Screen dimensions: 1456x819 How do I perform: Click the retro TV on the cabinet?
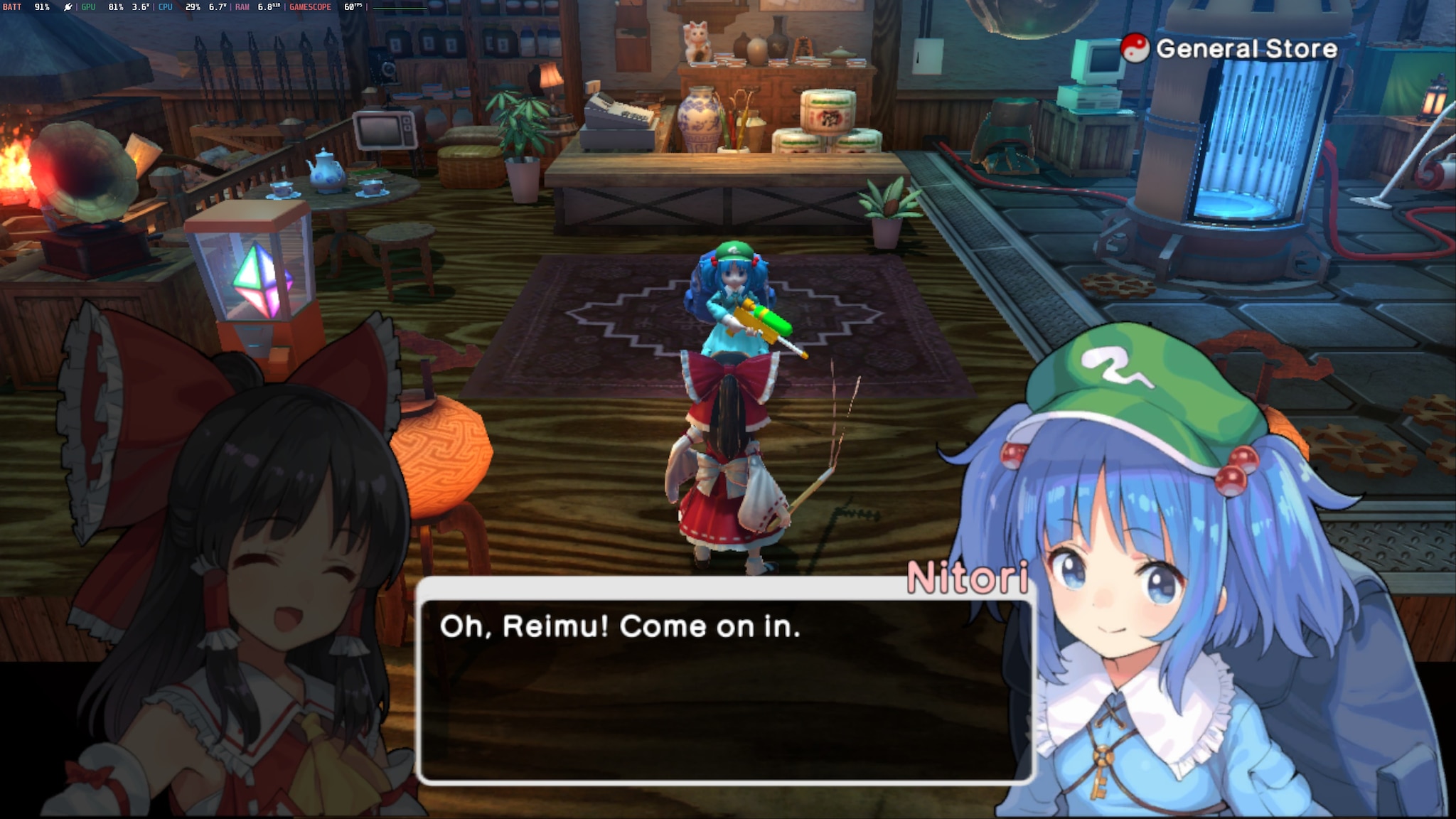(386, 131)
